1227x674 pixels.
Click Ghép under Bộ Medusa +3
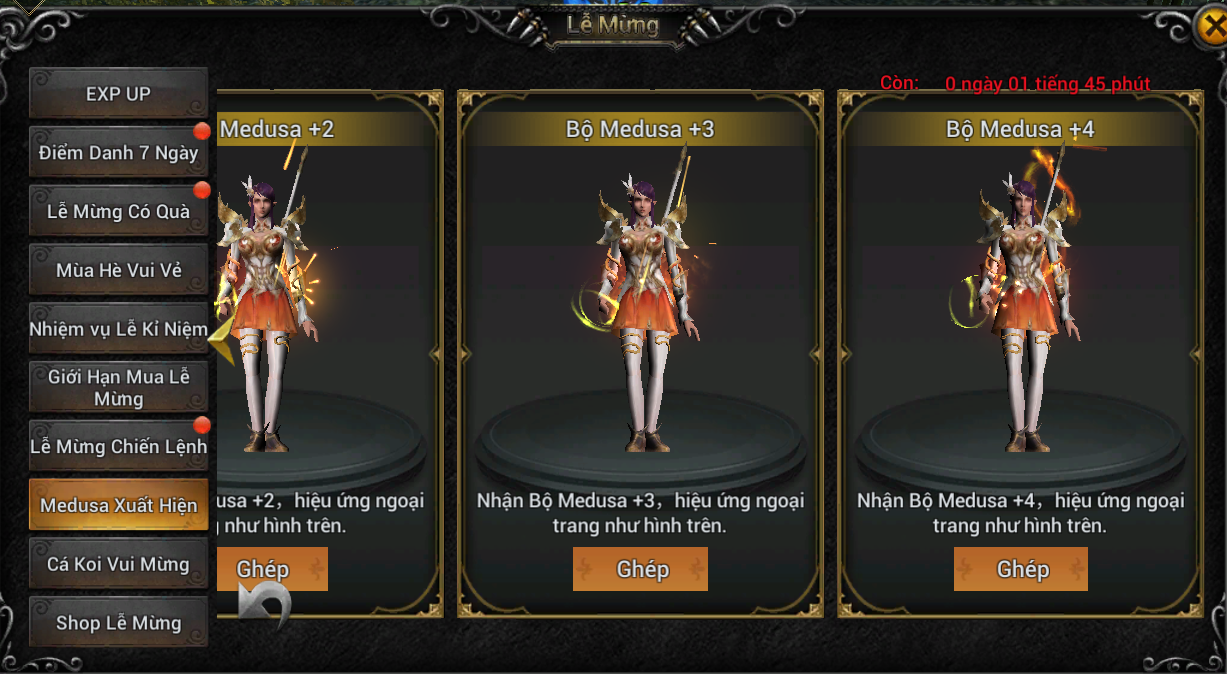coord(640,569)
